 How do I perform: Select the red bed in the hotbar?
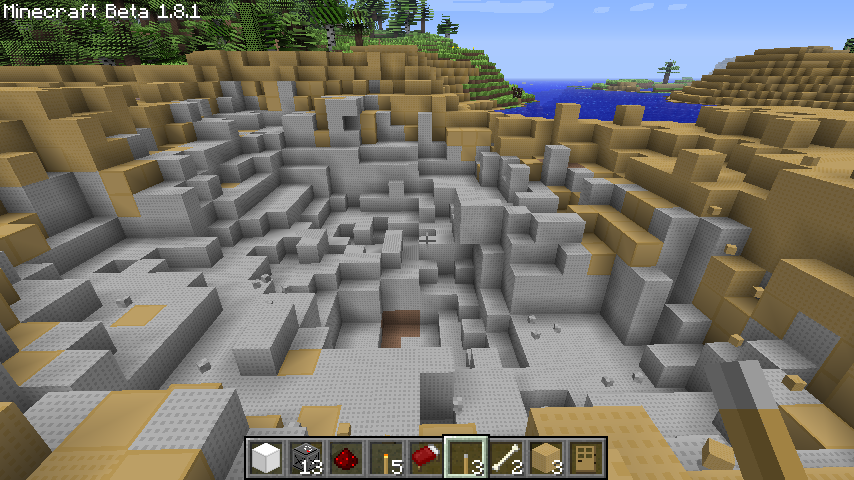click(x=426, y=459)
